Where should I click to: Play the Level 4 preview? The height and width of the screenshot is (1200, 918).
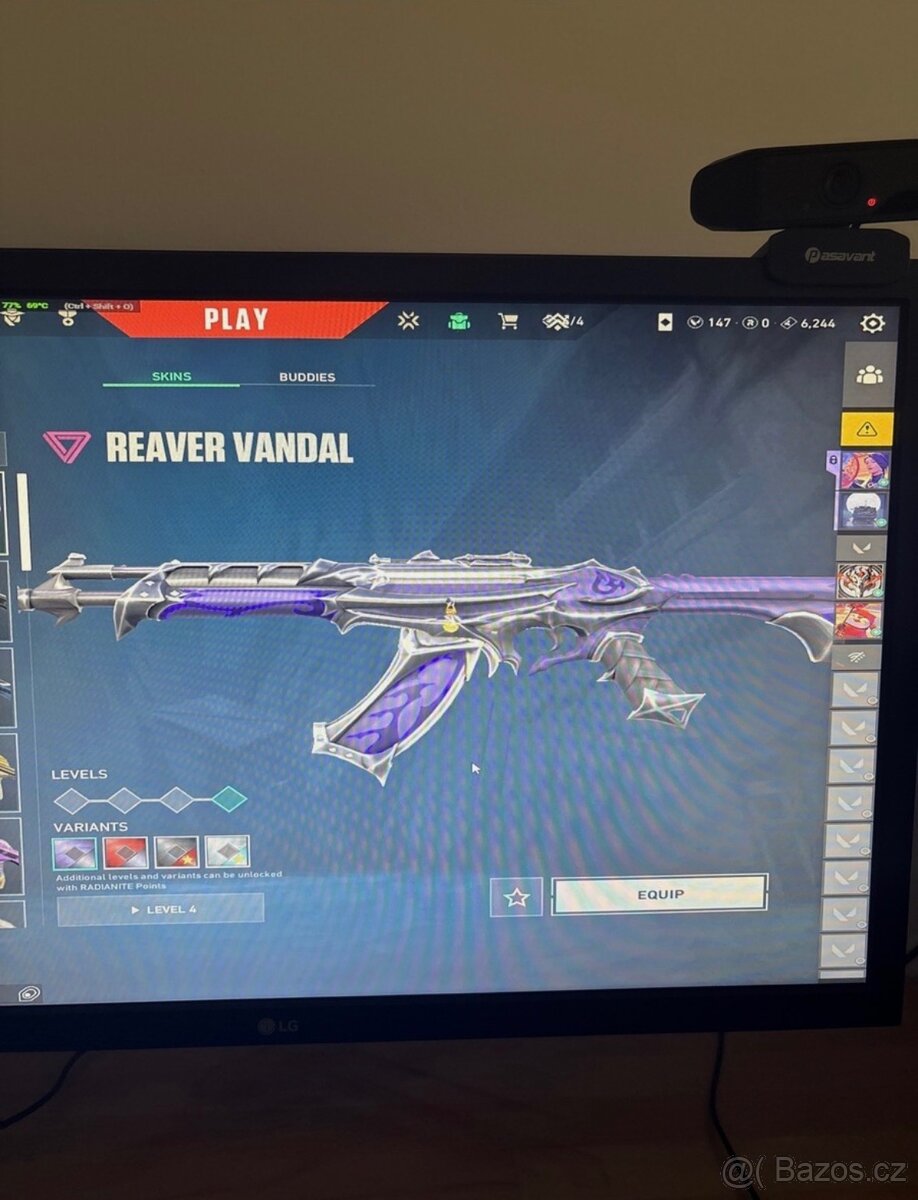(161, 909)
